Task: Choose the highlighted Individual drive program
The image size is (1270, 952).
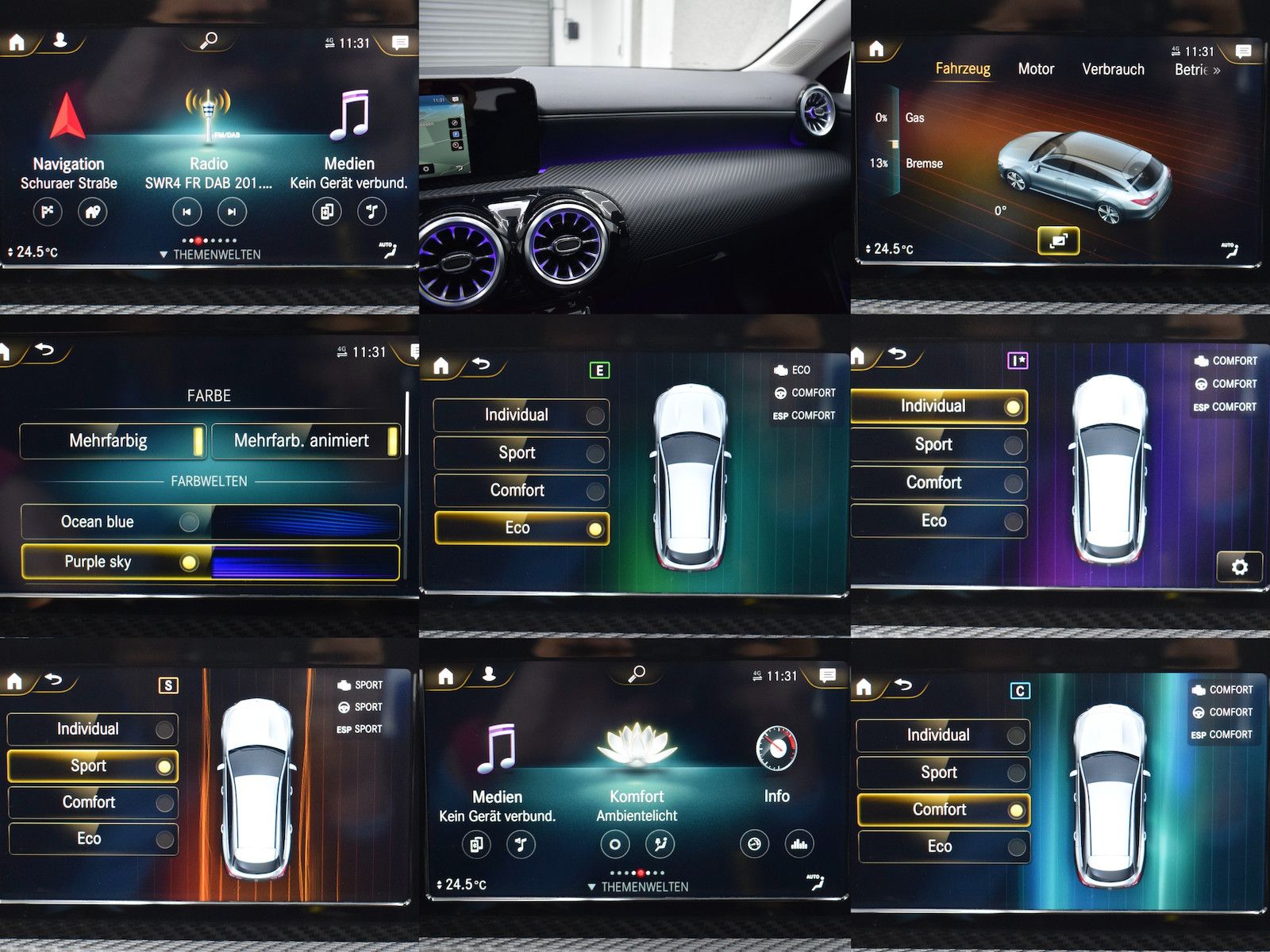Action: coord(938,407)
